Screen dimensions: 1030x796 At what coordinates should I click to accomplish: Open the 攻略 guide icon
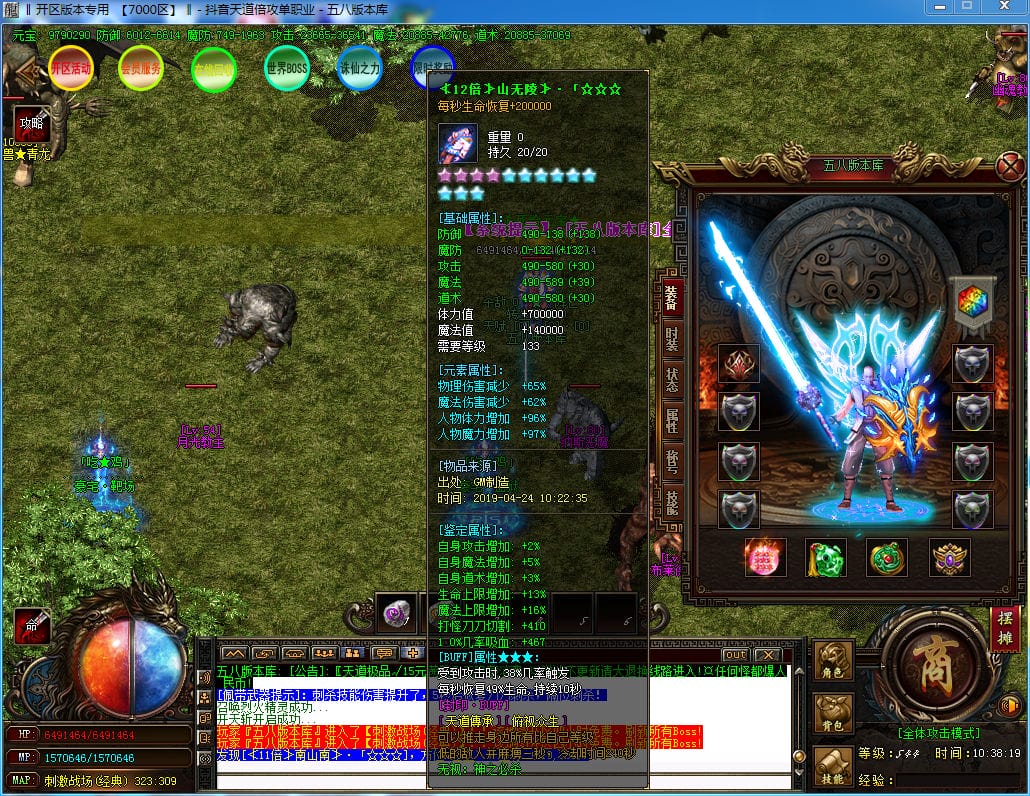tap(32, 125)
